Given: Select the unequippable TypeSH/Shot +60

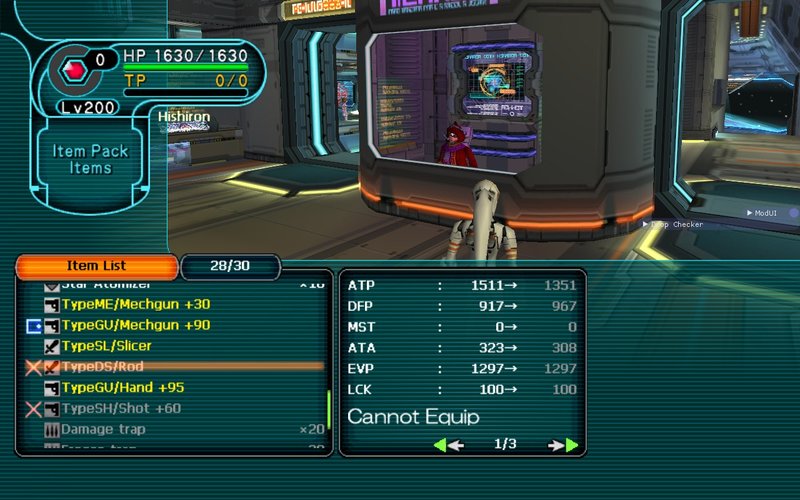Looking at the screenshot, I should point(120,408).
